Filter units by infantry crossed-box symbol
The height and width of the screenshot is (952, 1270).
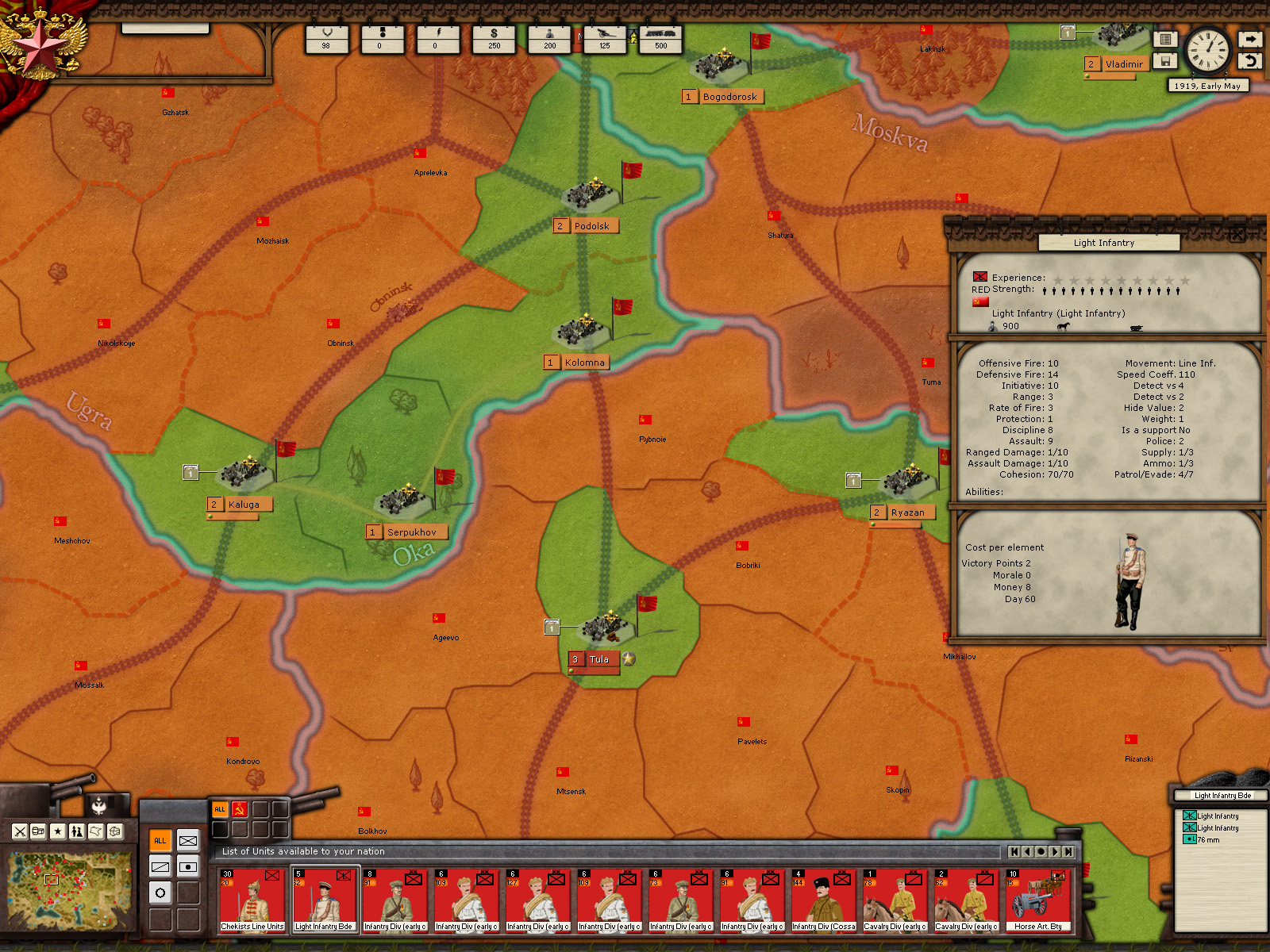(x=188, y=841)
